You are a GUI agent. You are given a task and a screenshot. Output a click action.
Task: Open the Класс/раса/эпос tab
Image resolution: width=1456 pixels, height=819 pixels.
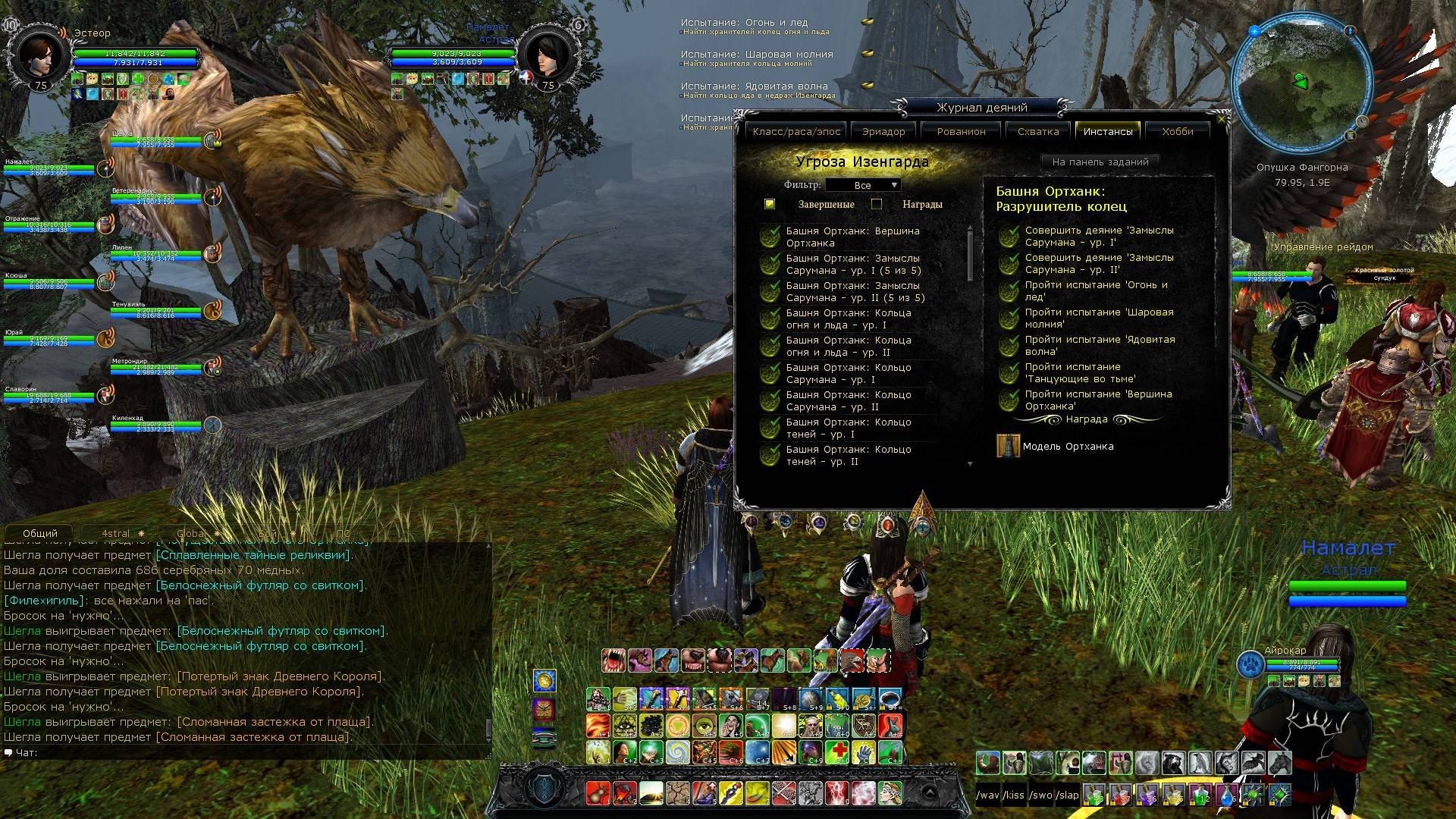pos(796,131)
